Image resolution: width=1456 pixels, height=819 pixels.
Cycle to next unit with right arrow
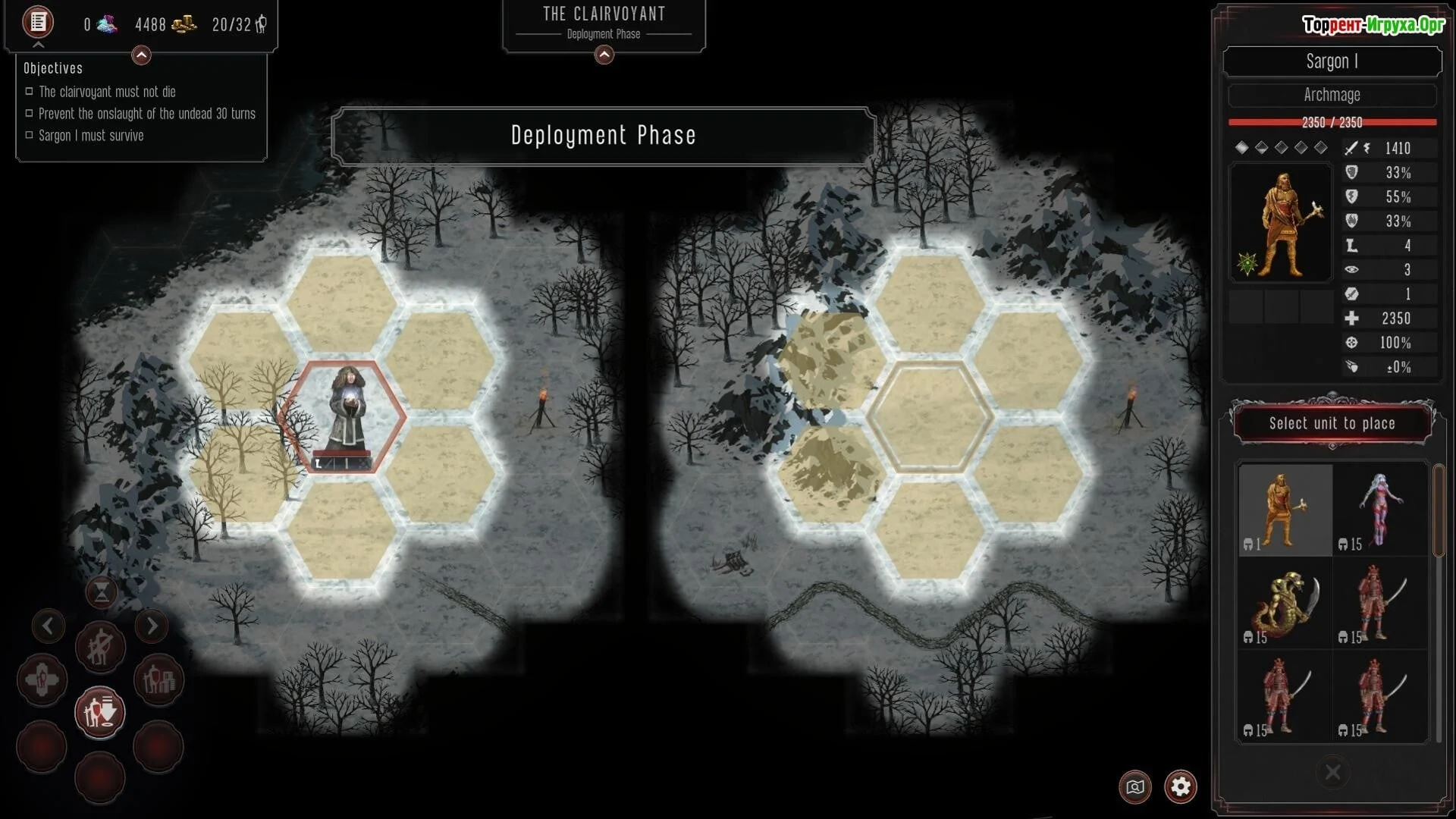click(152, 626)
